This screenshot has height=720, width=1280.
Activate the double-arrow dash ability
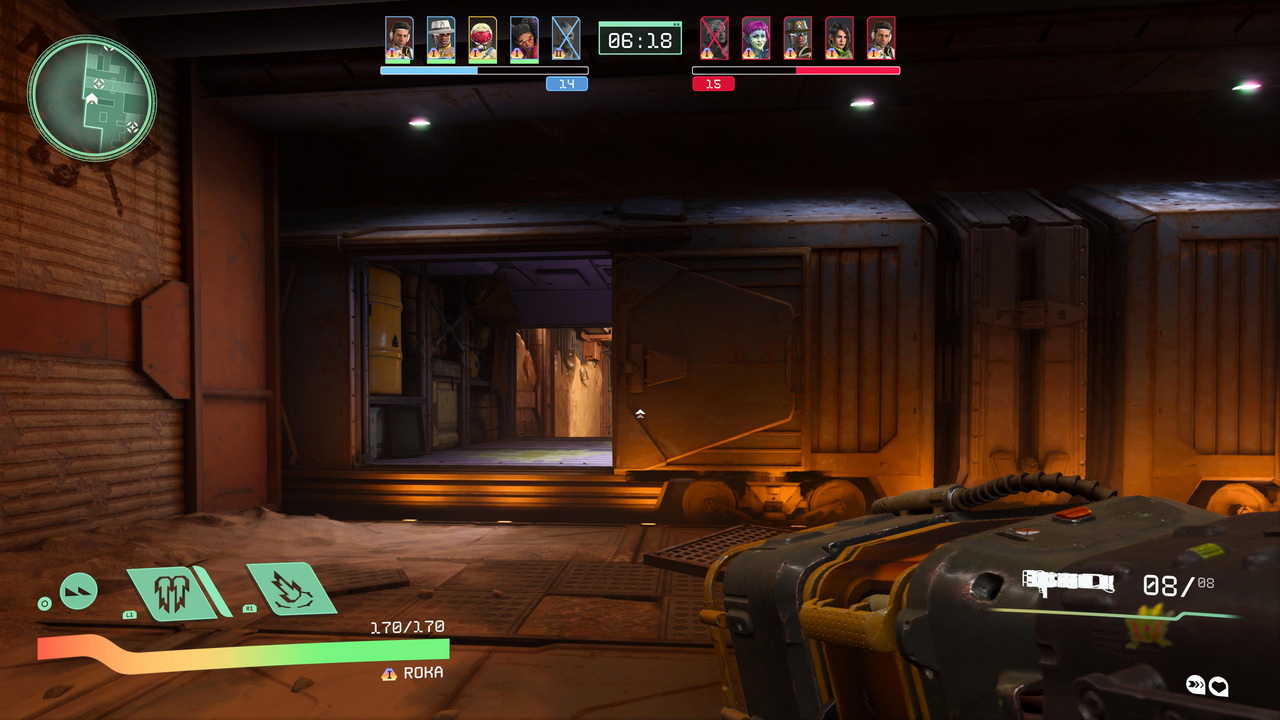click(x=79, y=591)
